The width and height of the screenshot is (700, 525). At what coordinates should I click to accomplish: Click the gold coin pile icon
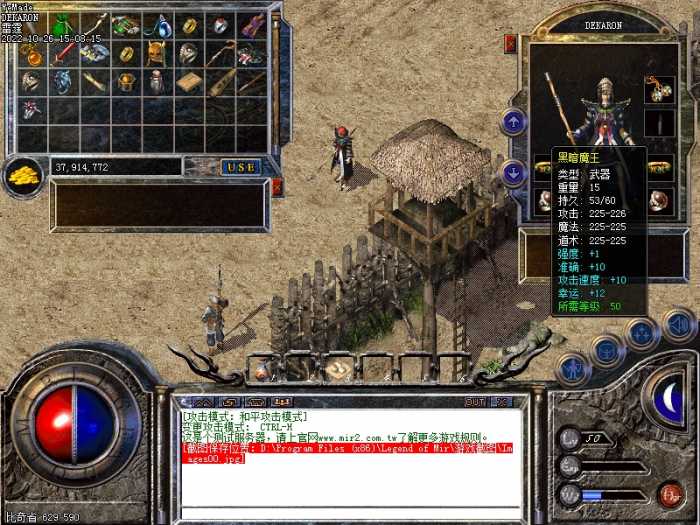pyautogui.click(x=23, y=176)
